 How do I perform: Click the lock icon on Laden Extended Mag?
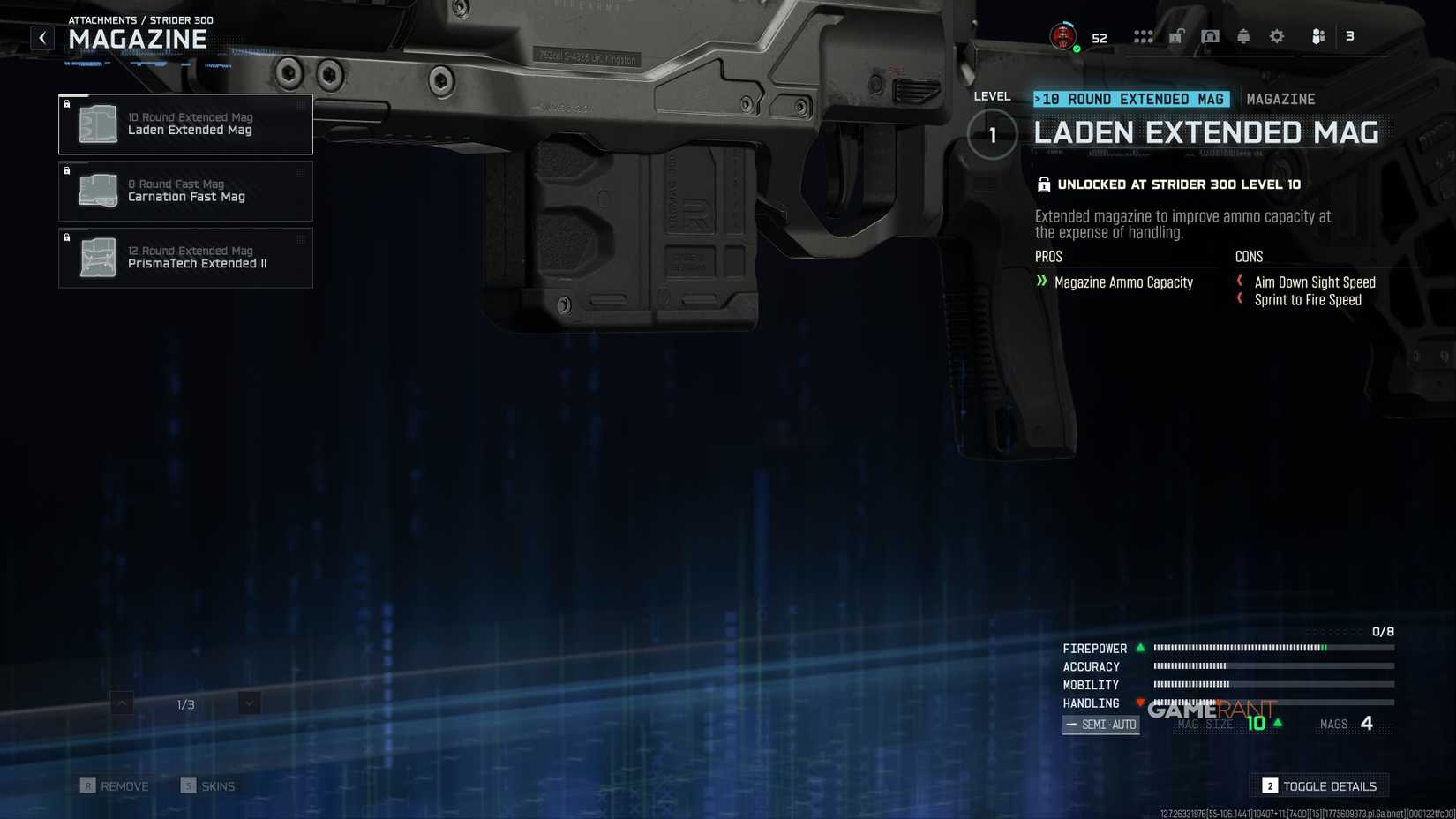coord(67,105)
